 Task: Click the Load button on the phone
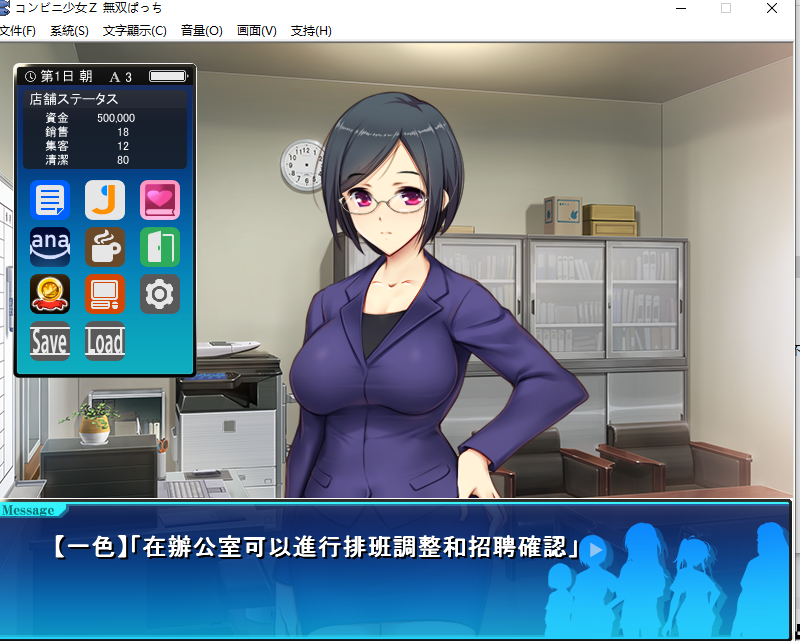(x=105, y=342)
